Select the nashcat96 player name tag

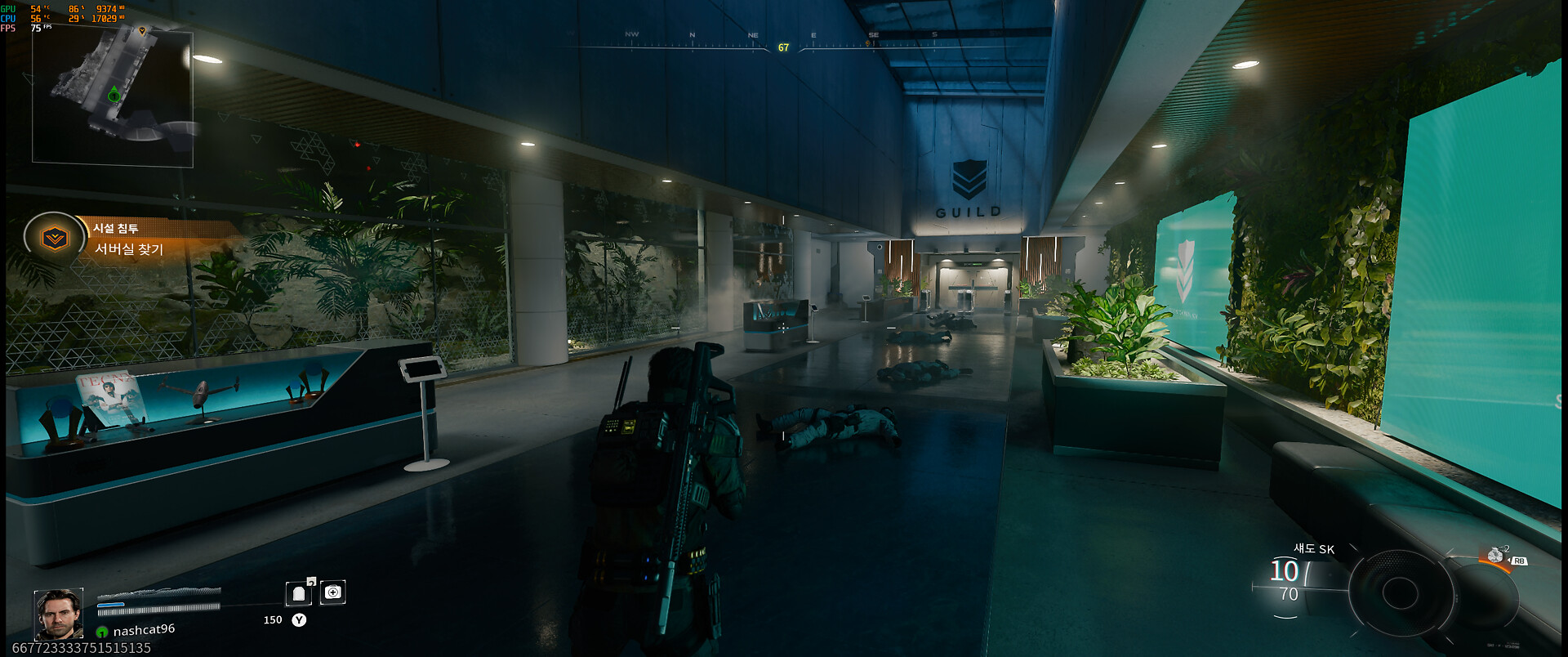tap(144, 630)
